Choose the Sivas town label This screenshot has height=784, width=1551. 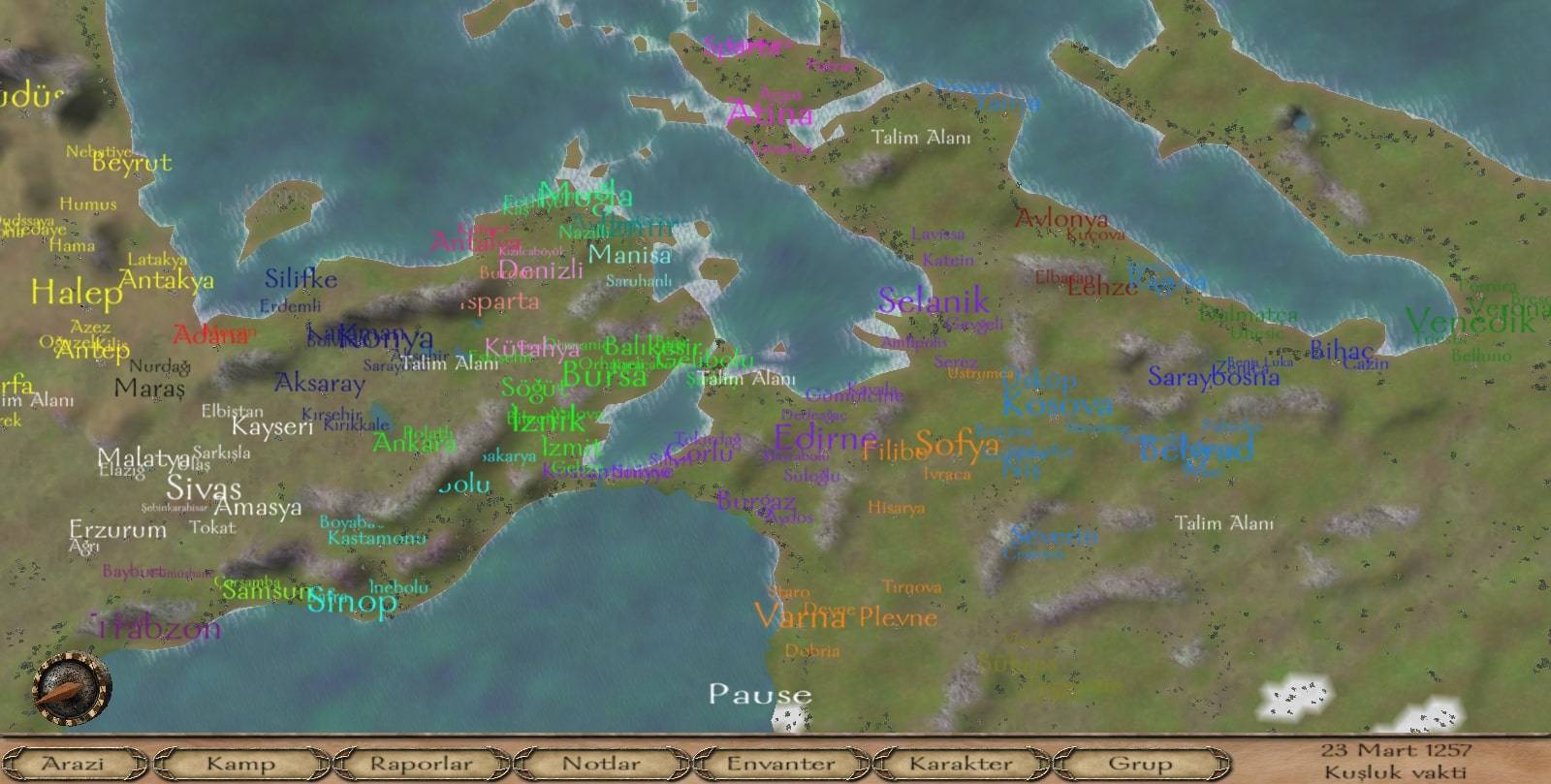pos(204,487)
